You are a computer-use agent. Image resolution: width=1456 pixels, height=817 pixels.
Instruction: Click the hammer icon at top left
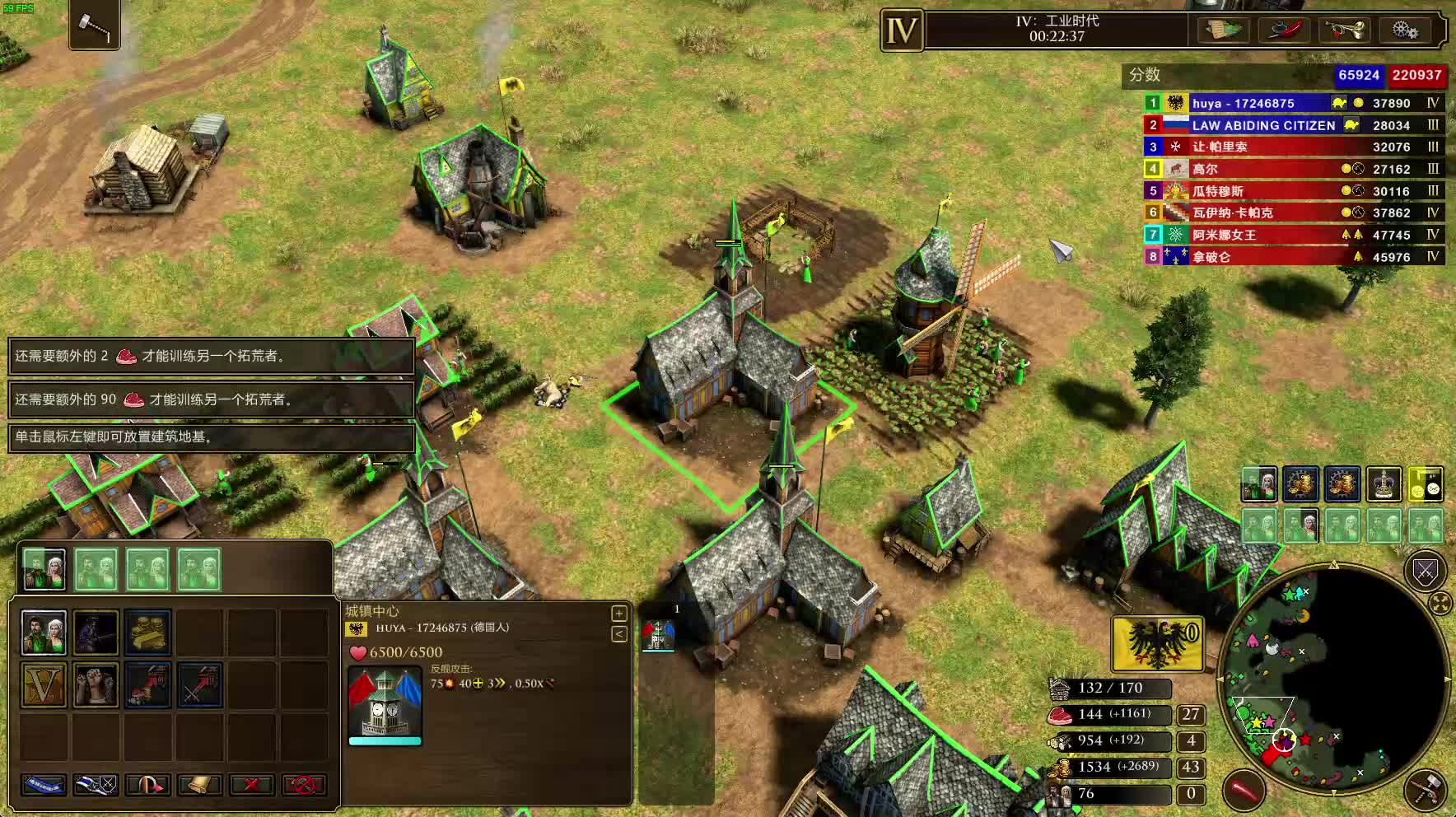(x=95, y=26)
